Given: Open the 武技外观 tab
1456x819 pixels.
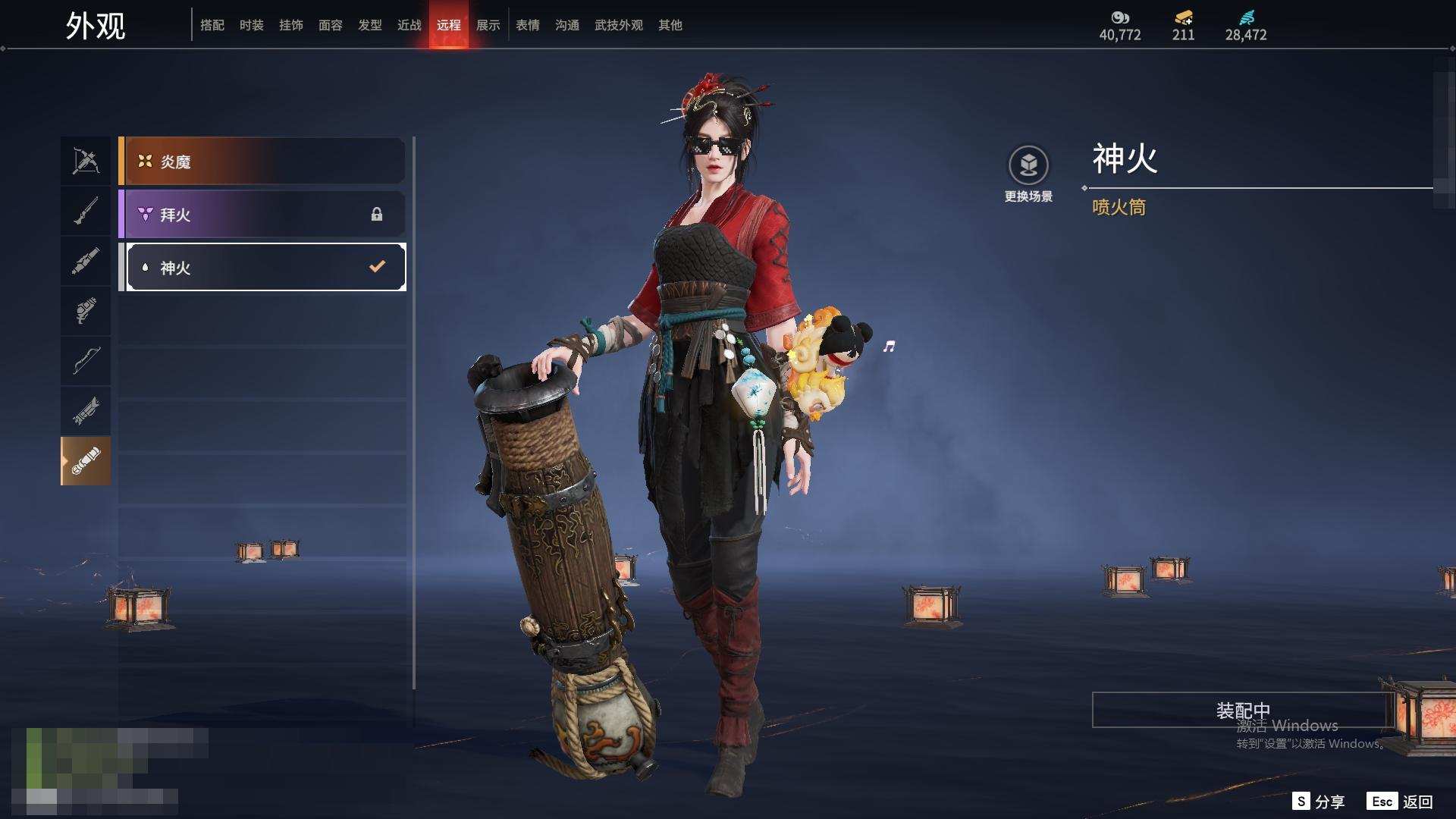Looking at the screenshot, I should point(619,25).
